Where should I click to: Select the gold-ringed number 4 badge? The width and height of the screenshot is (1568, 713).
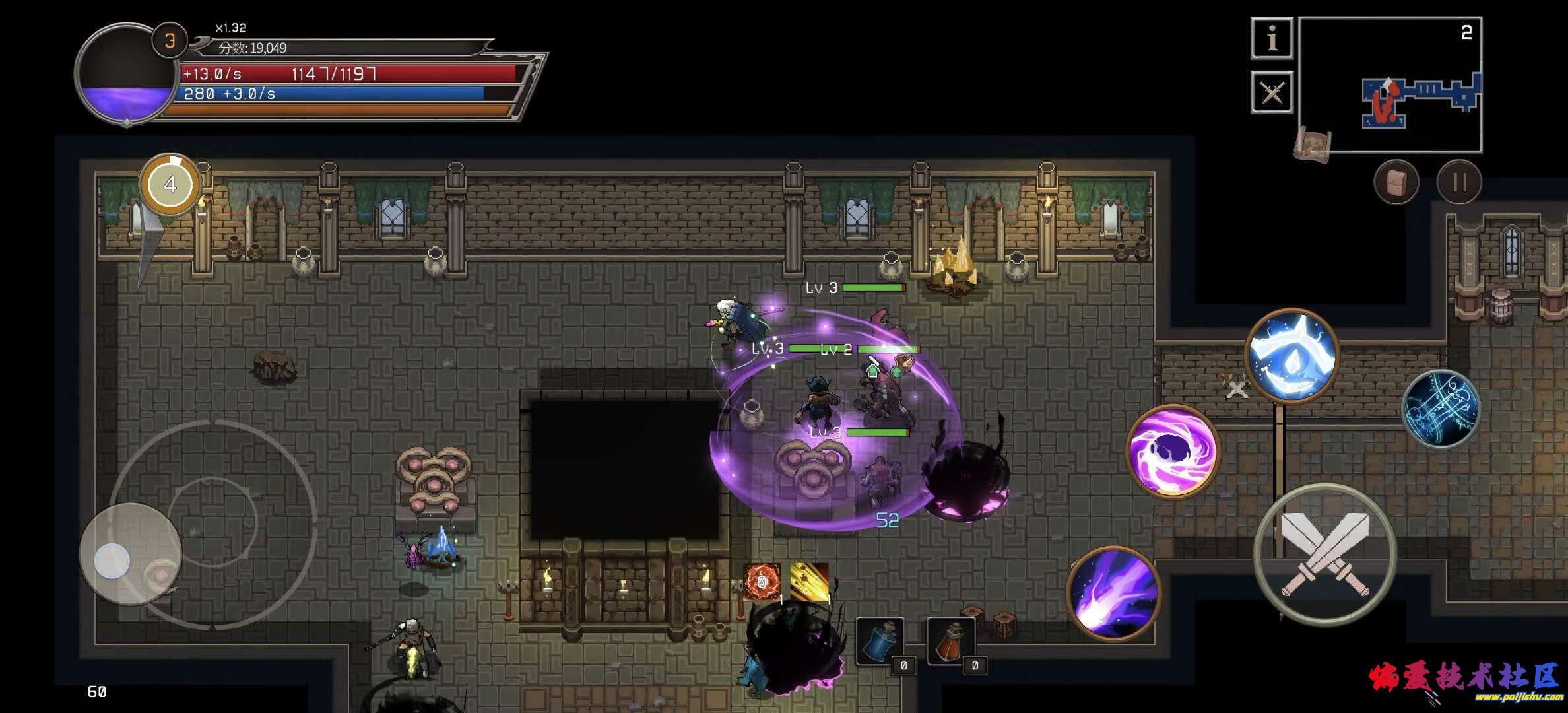point(170,185)
